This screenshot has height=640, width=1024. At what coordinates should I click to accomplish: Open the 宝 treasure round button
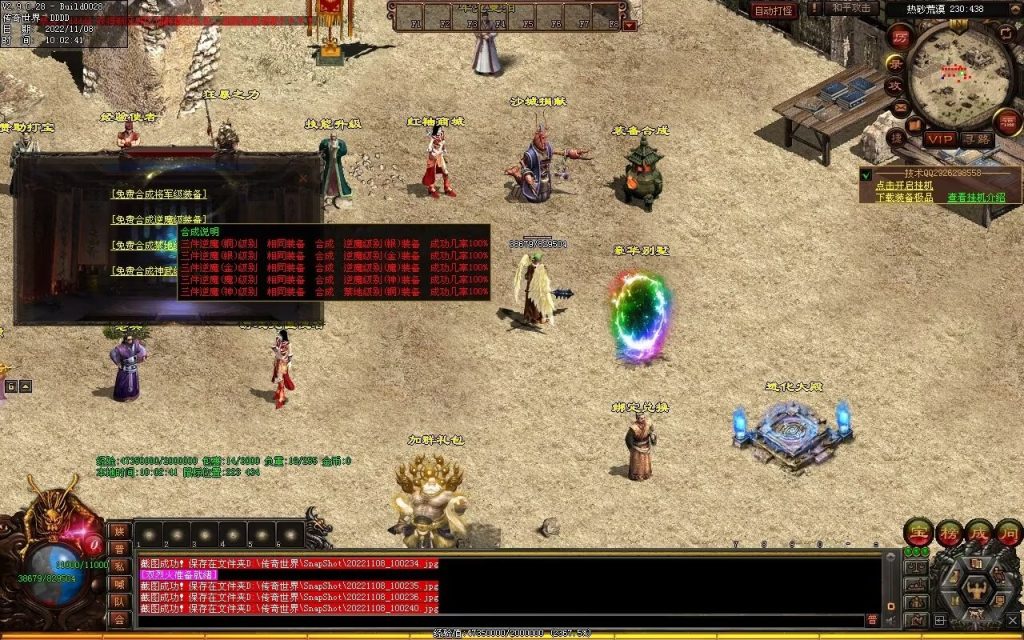coord(918,532)
